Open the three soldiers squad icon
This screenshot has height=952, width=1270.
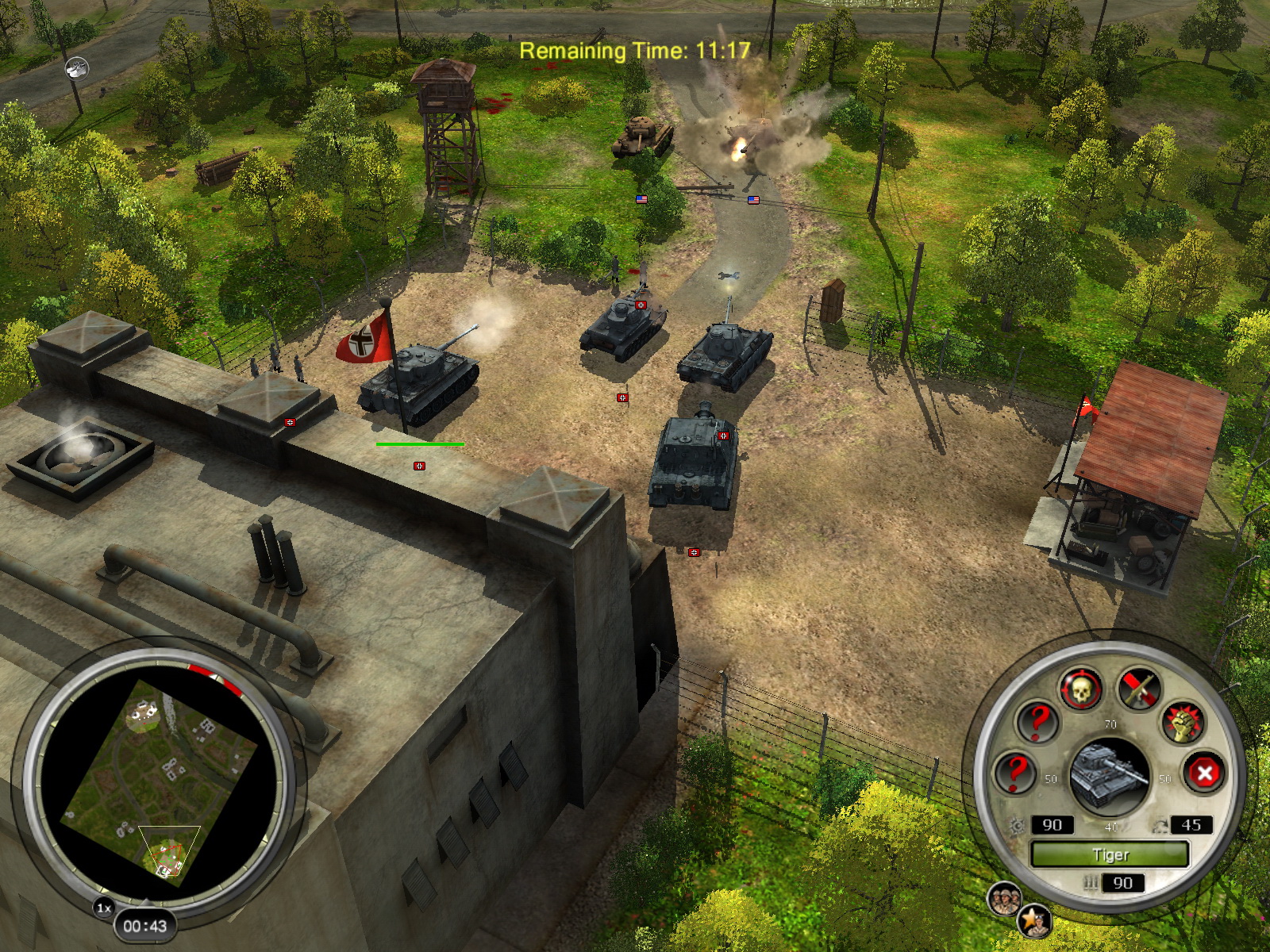coord(1003,899)
